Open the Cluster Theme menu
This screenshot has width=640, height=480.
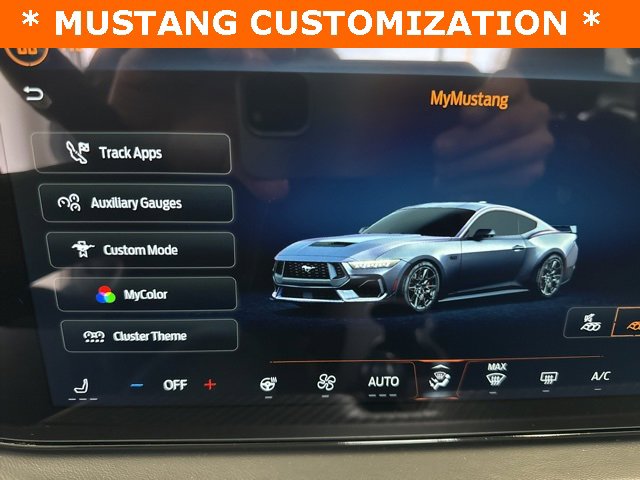point(149,336)
